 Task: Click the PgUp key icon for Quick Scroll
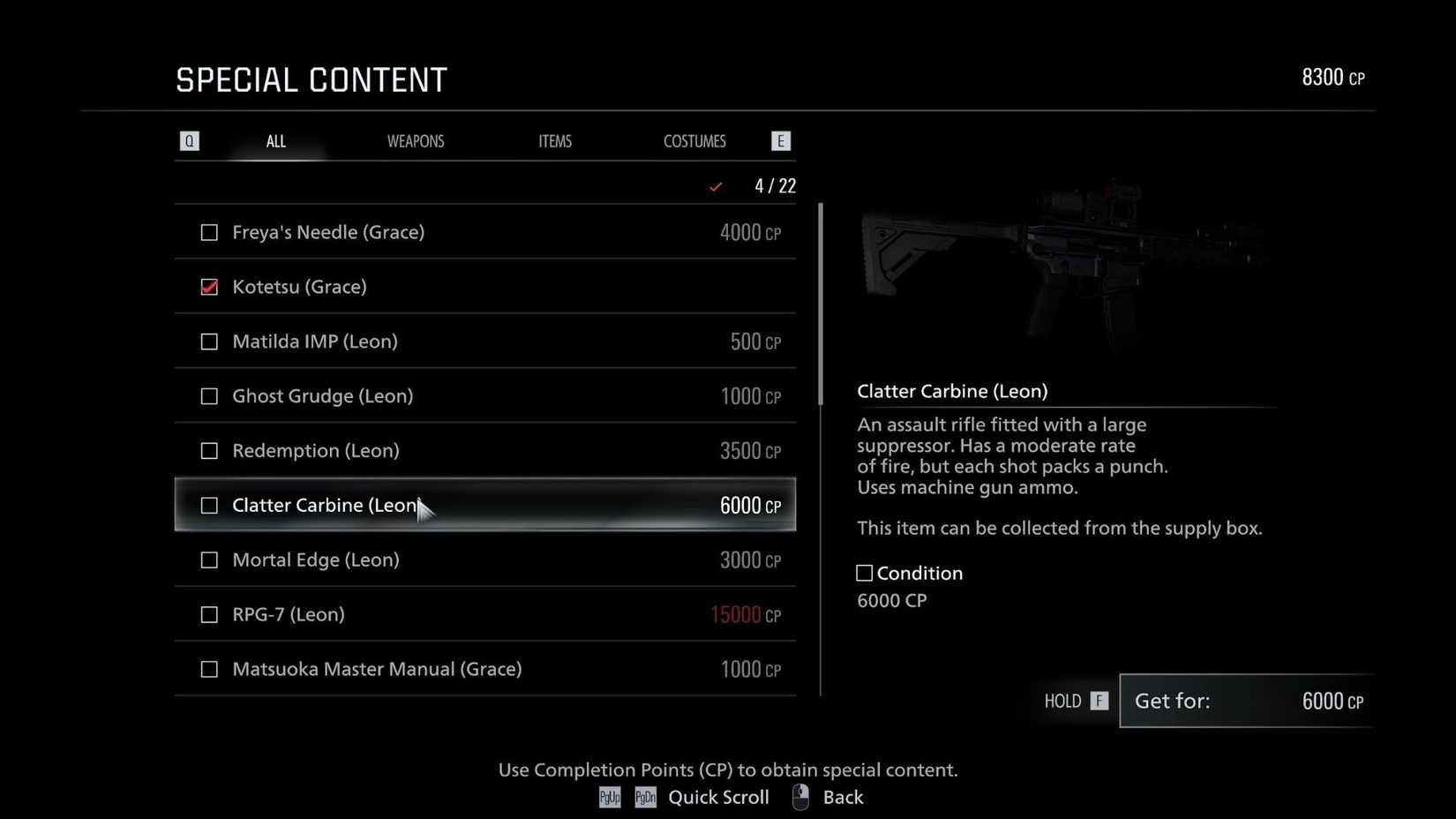[609, 797]
